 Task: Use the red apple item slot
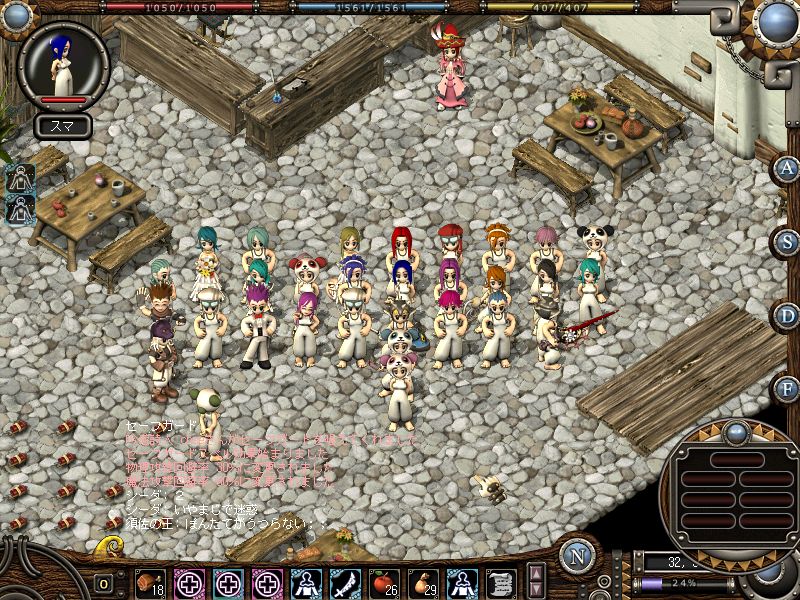[x=383, y=582]
